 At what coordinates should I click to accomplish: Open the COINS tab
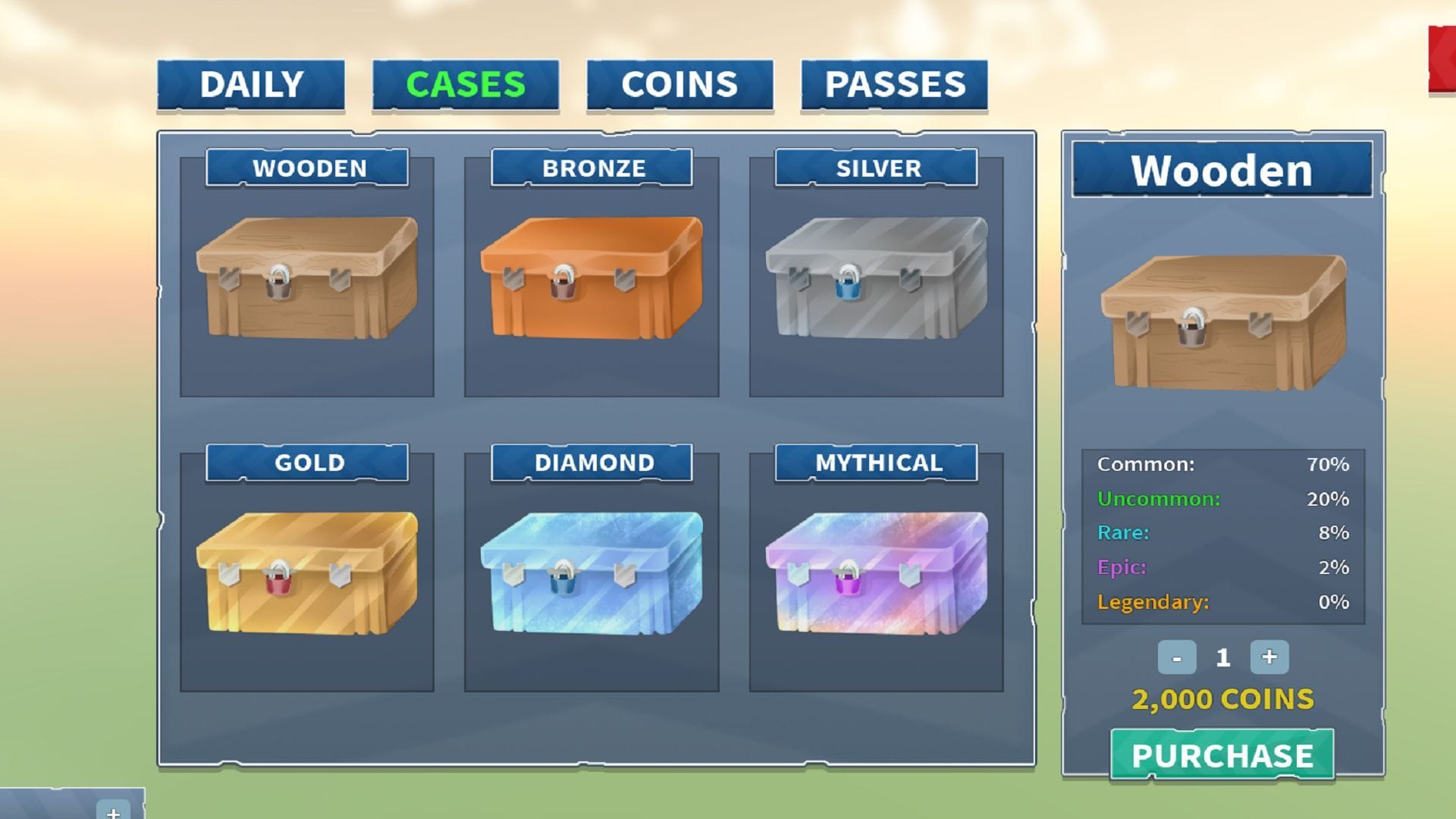(679, 83)
